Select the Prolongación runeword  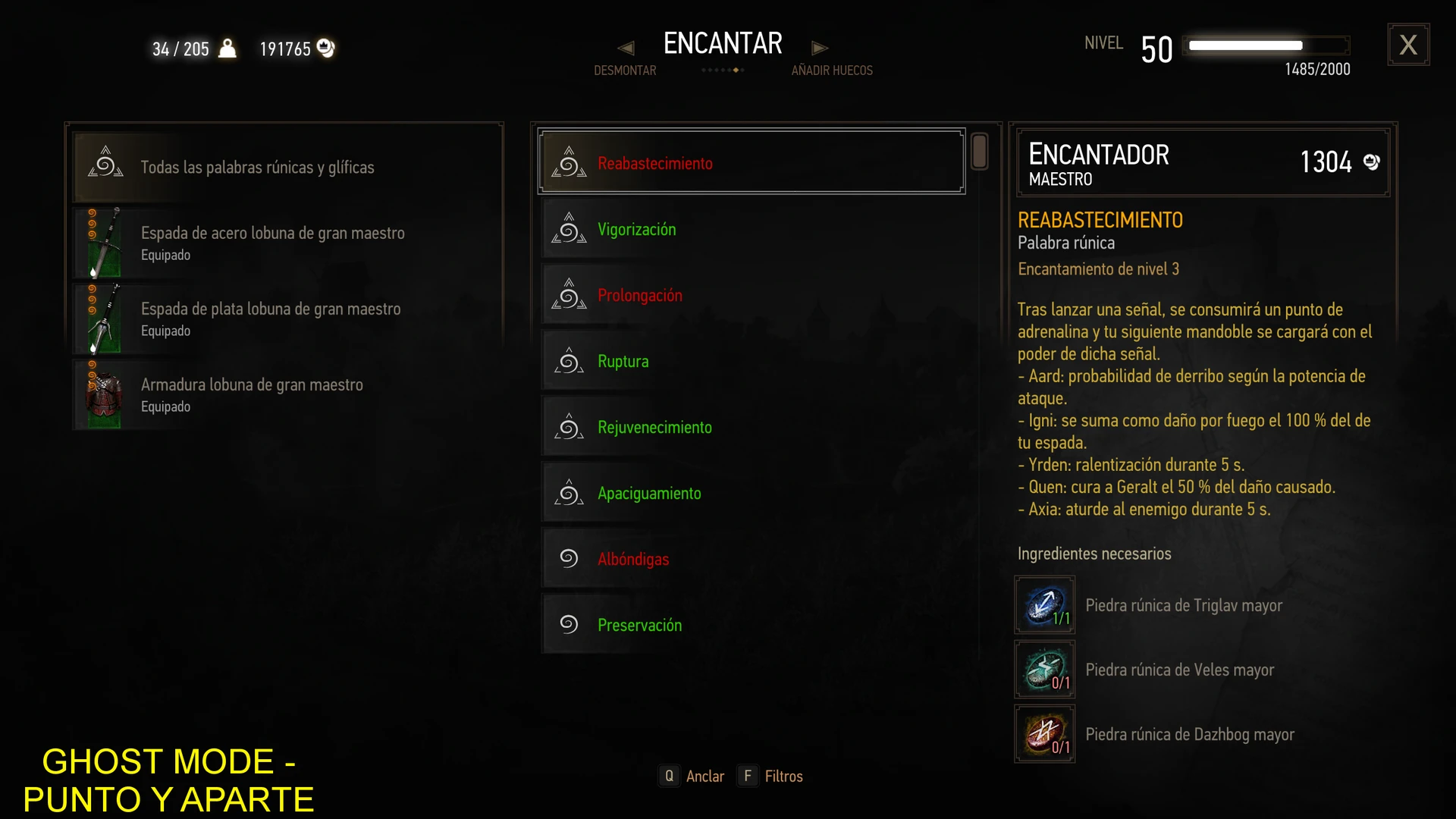tap(751, 295)
